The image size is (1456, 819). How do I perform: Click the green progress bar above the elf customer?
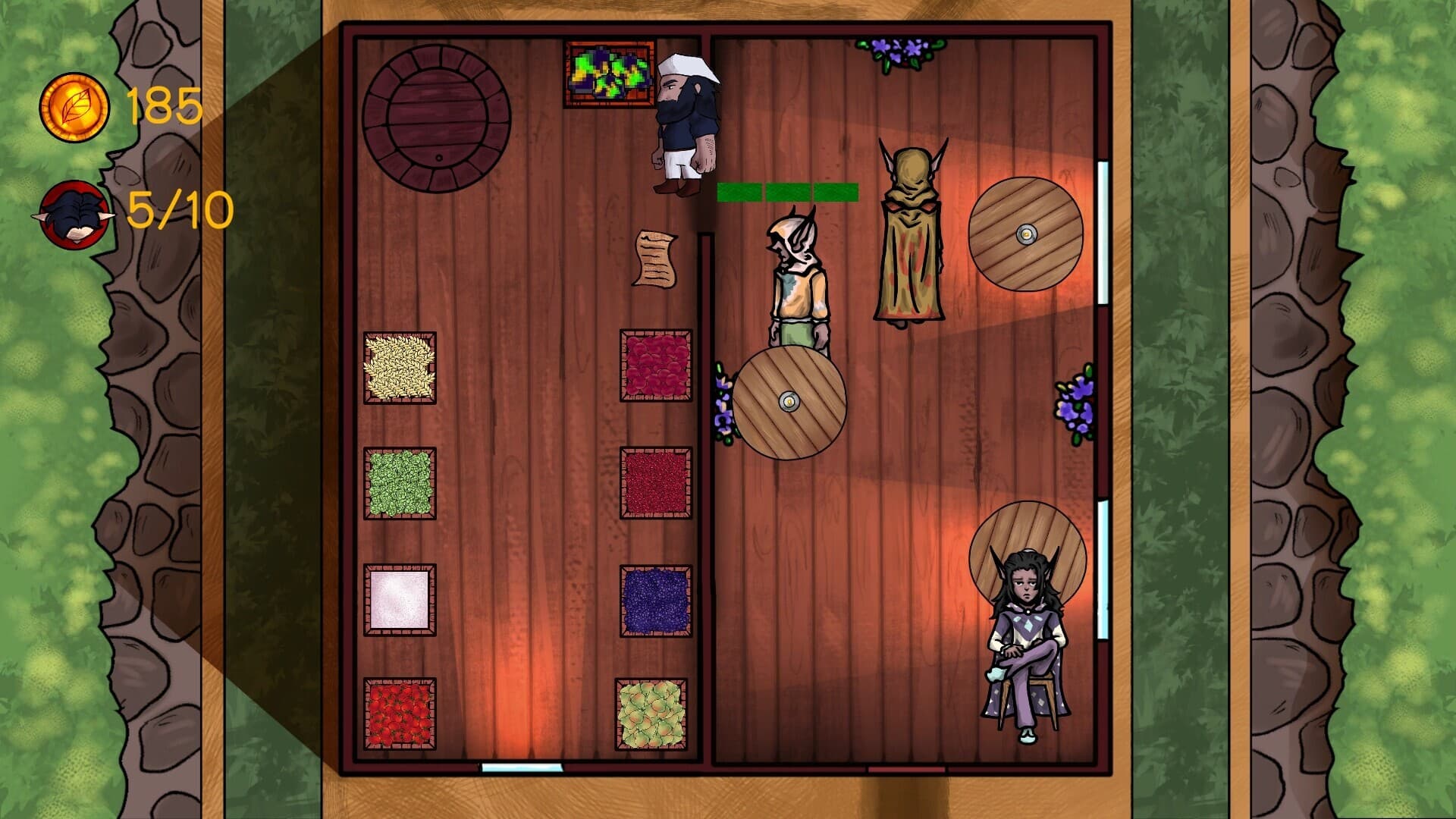[786, 193]
